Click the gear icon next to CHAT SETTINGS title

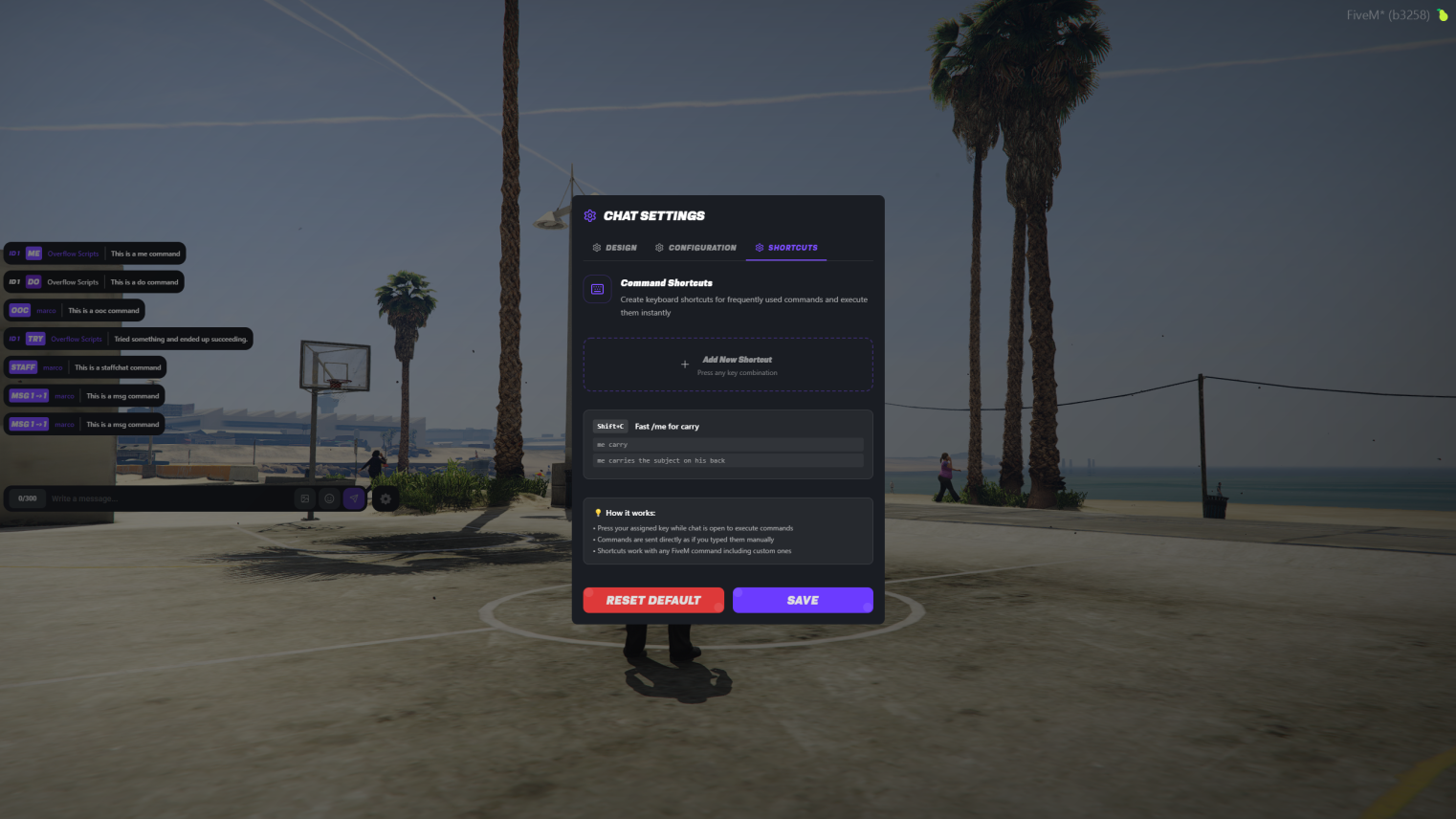tap(590, 215)
